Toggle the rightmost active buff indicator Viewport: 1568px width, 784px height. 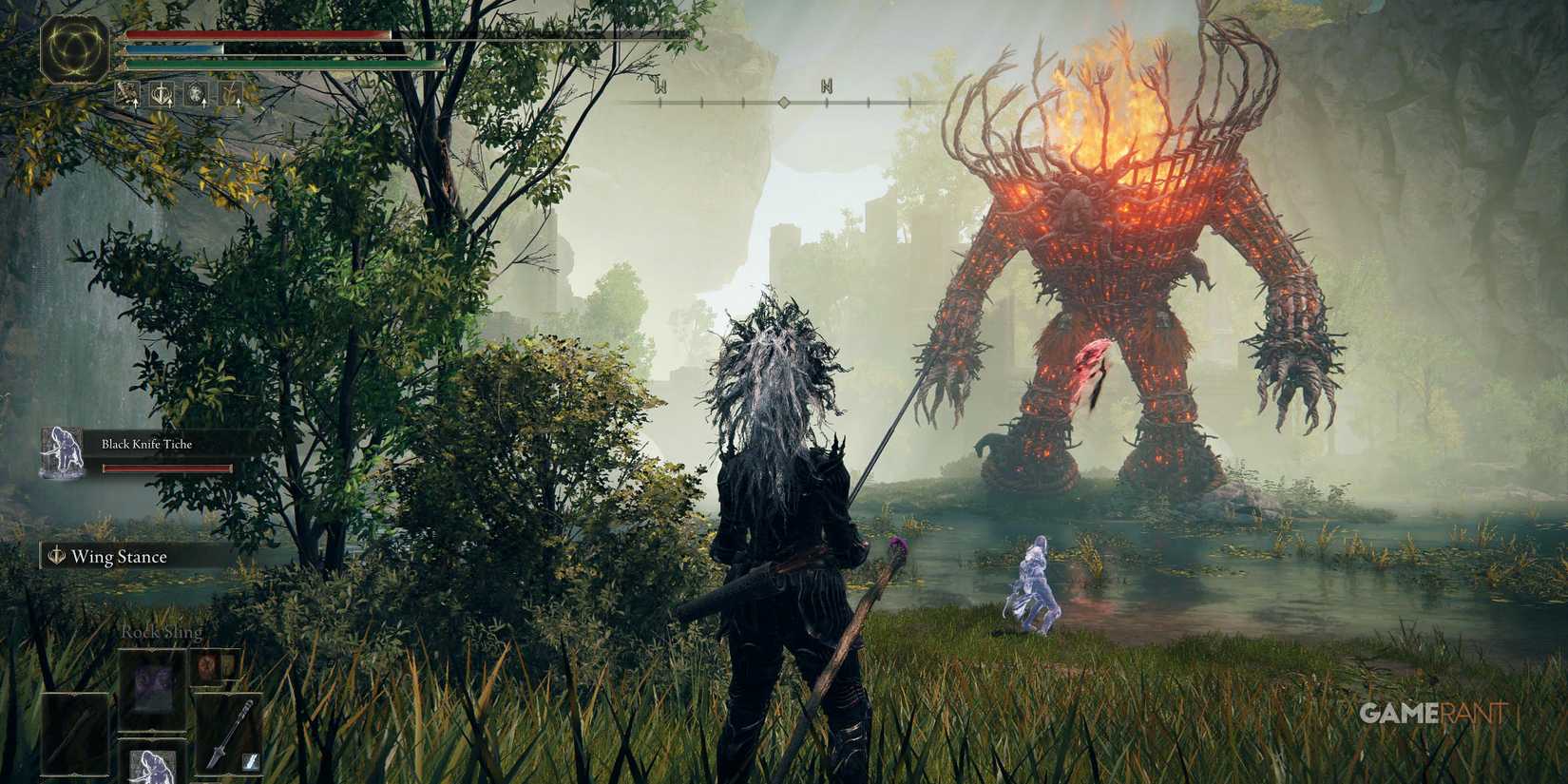point(232,93)
